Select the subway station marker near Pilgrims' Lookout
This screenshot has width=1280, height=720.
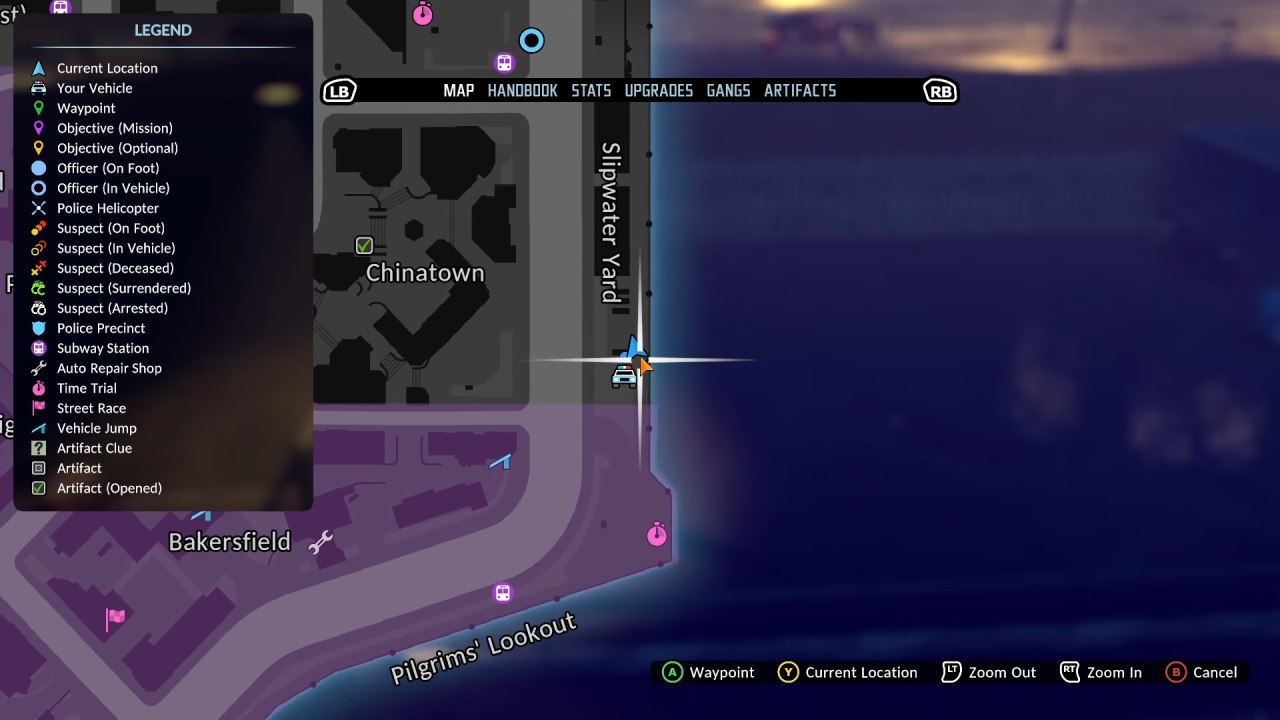(503, 593)
